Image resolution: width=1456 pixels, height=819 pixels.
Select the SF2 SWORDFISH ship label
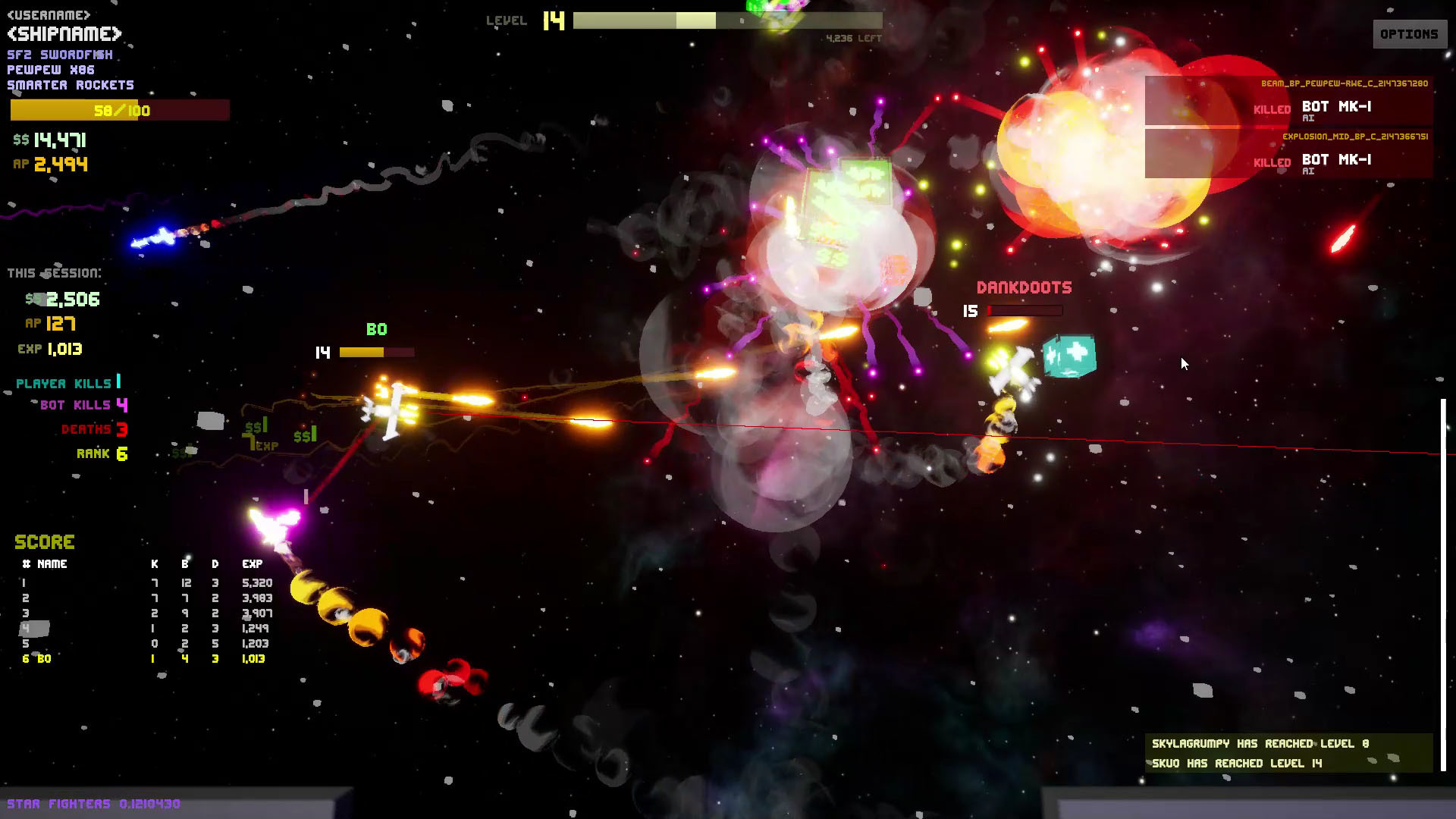point(60,54)
